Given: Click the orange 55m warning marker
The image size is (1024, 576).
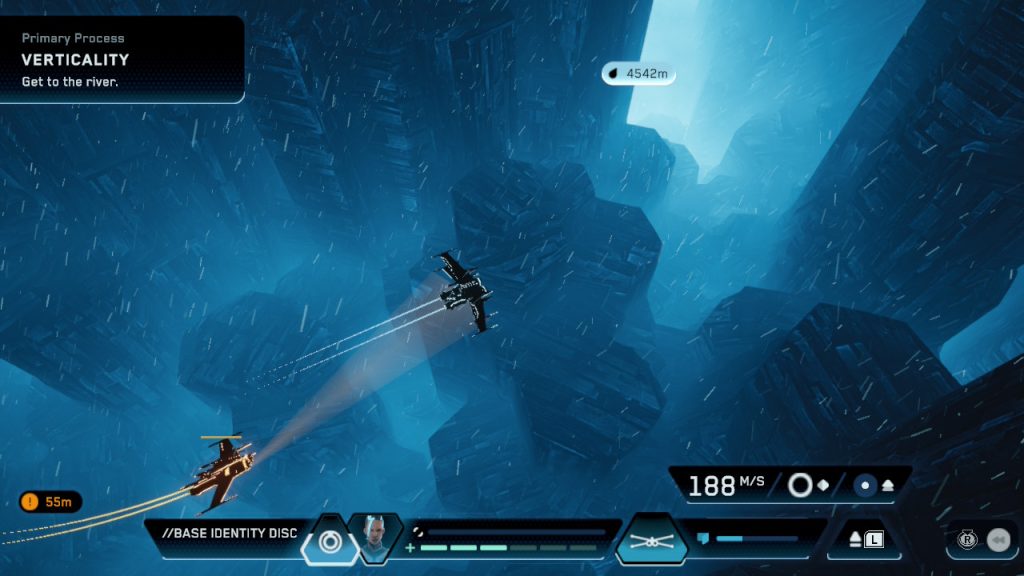Looking at the screenshot, I should coord(50,502).
